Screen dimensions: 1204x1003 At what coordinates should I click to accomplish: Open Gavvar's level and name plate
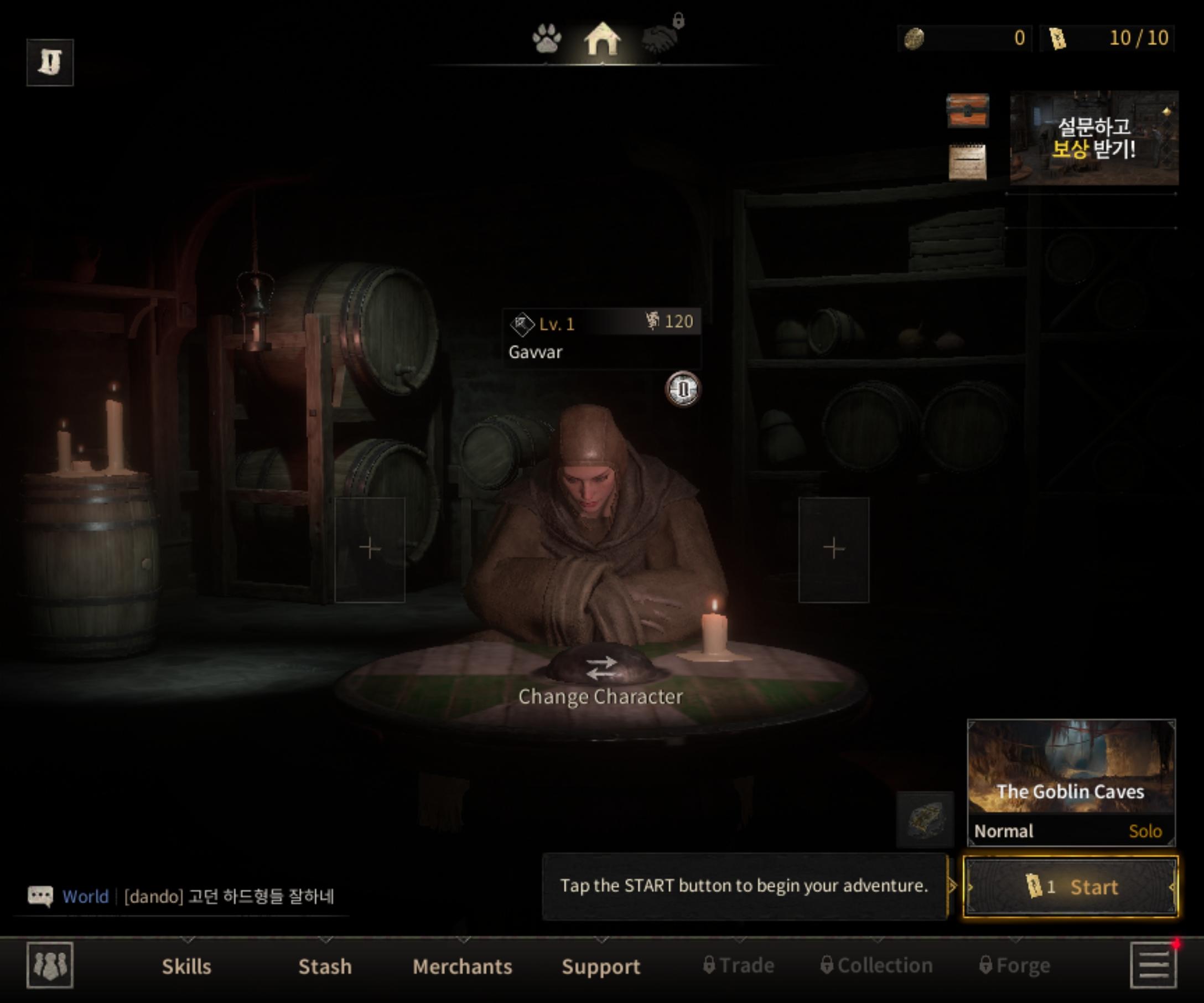coord(600,337)
